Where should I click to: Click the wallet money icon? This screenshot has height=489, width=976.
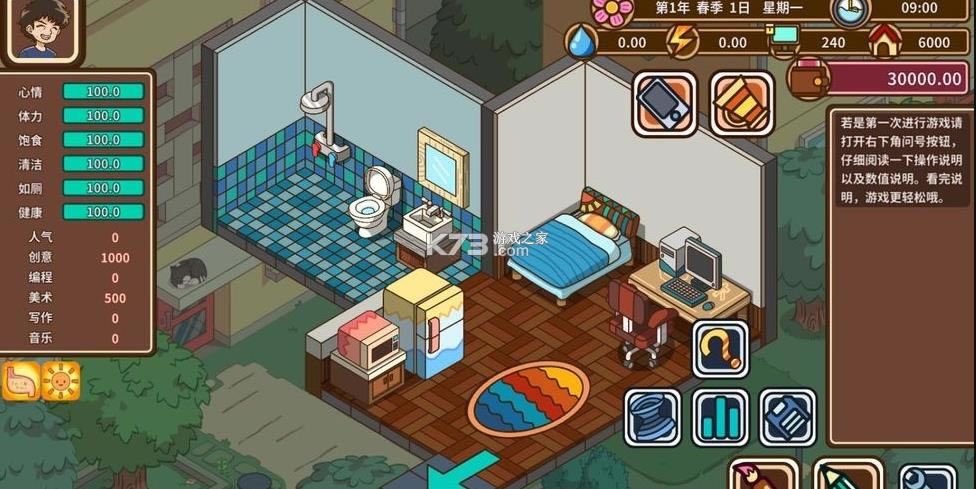click(x=806, y=77)
